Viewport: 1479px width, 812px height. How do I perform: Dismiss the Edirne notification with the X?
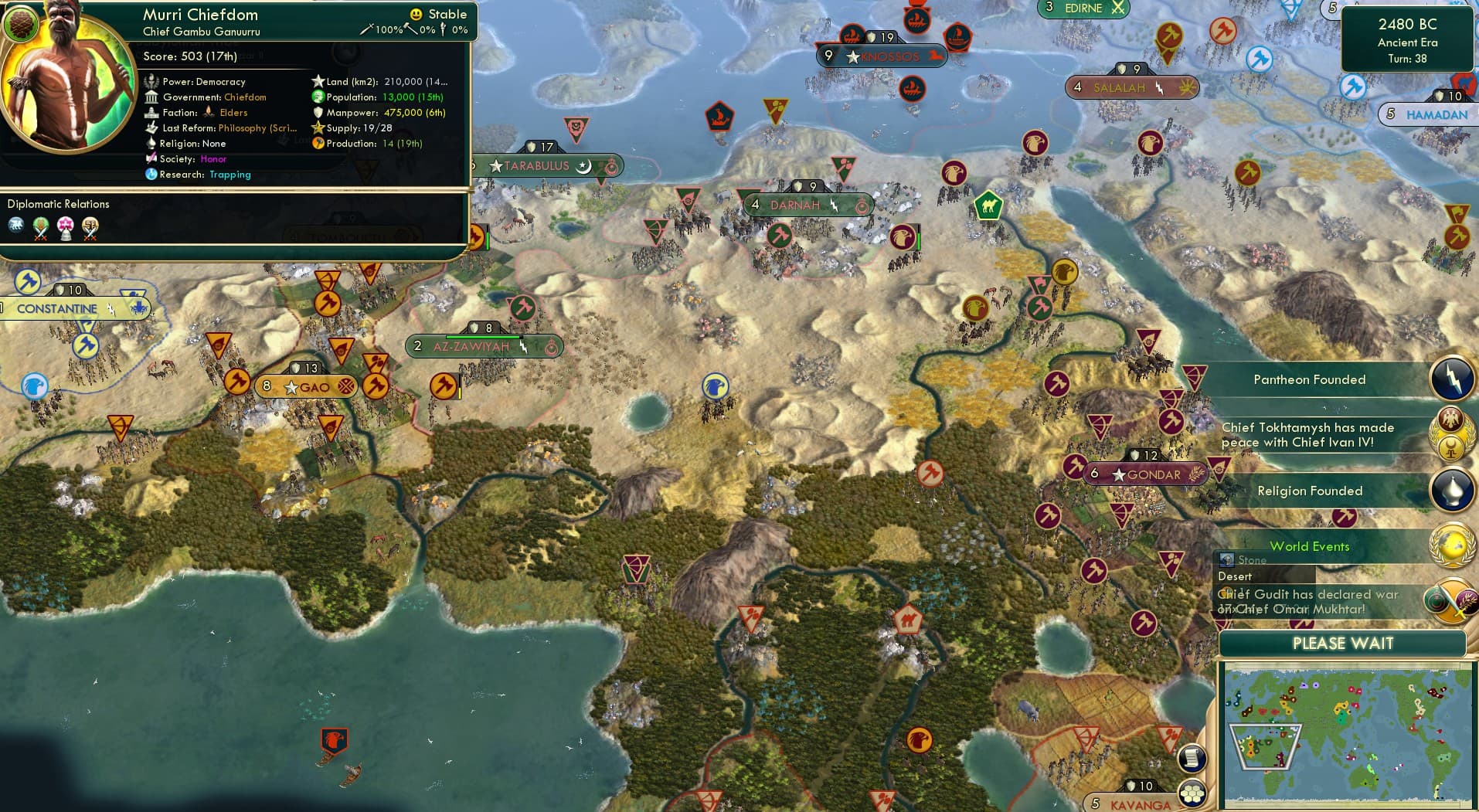click(1119, 8)
